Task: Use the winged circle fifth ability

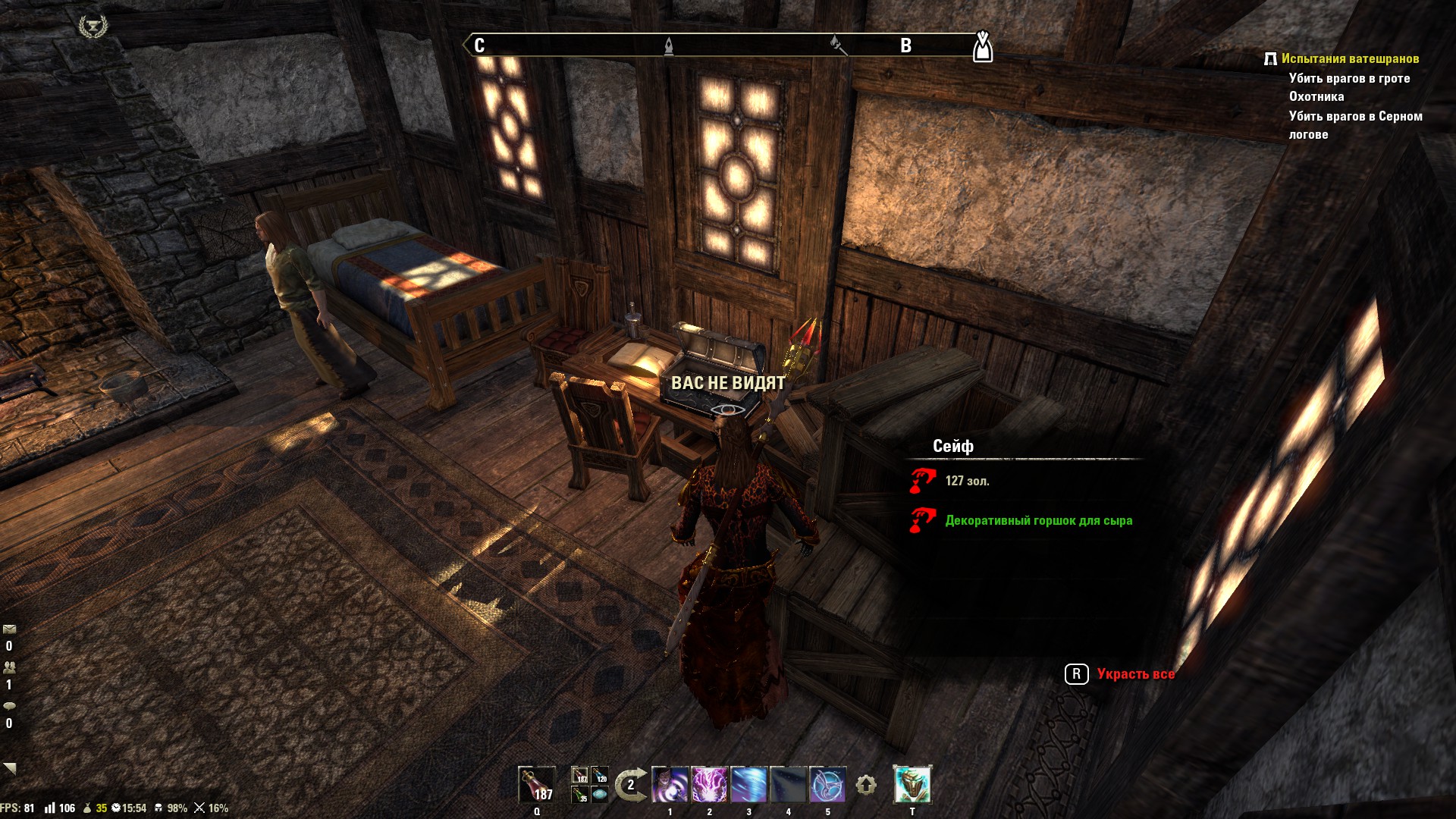Action: (827, 785)
